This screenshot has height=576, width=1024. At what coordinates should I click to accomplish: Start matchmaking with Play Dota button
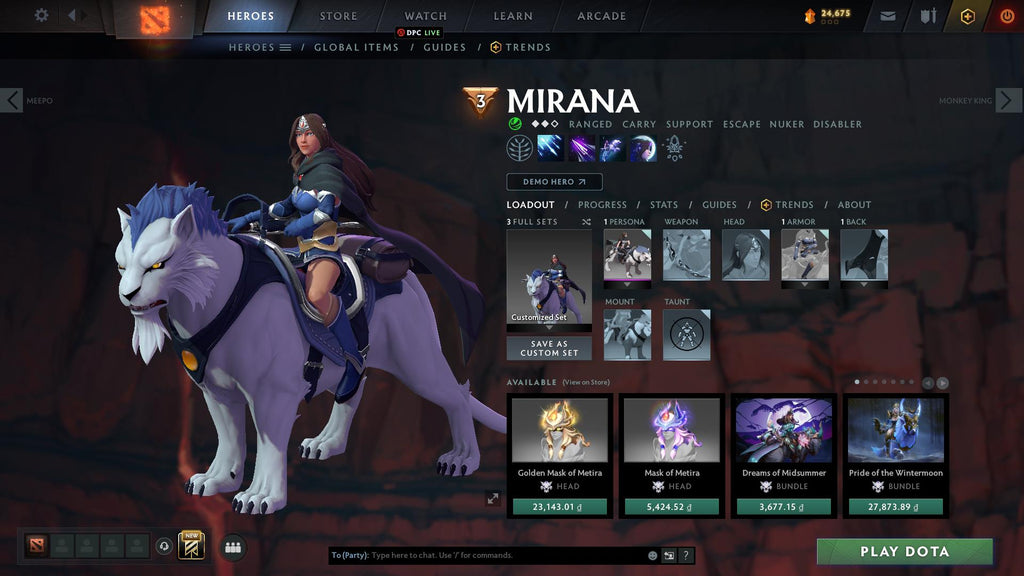point(904,551)
